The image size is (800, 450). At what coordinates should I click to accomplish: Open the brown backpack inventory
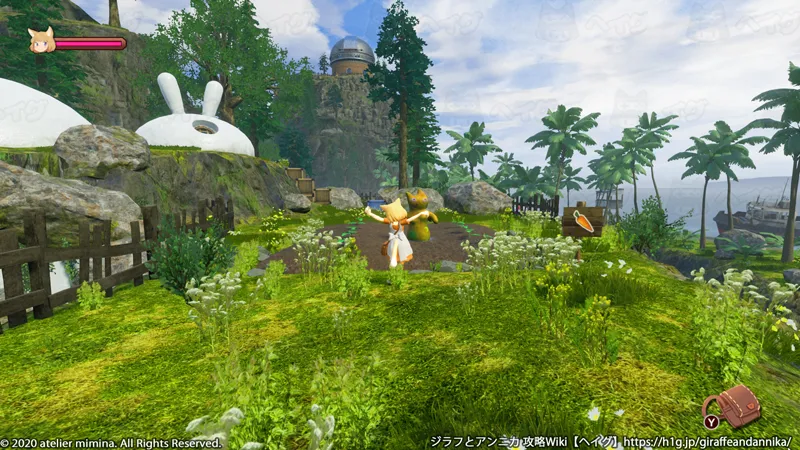tap(738, 404)
